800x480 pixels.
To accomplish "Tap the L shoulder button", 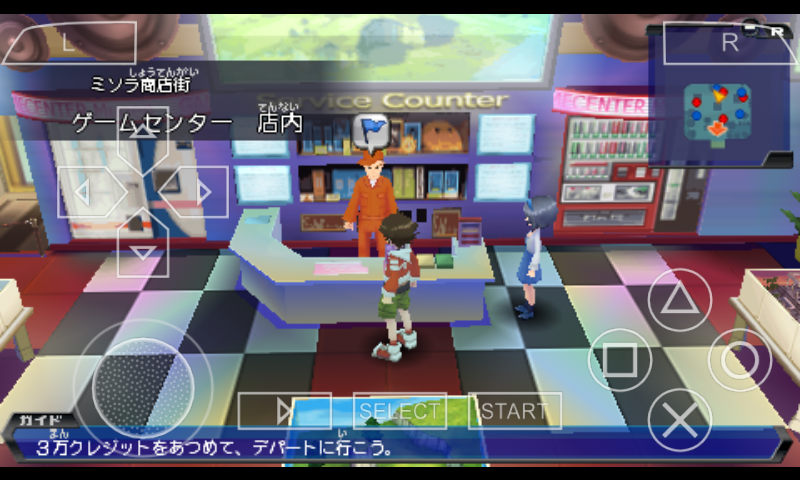I will [x=67, y=42].
